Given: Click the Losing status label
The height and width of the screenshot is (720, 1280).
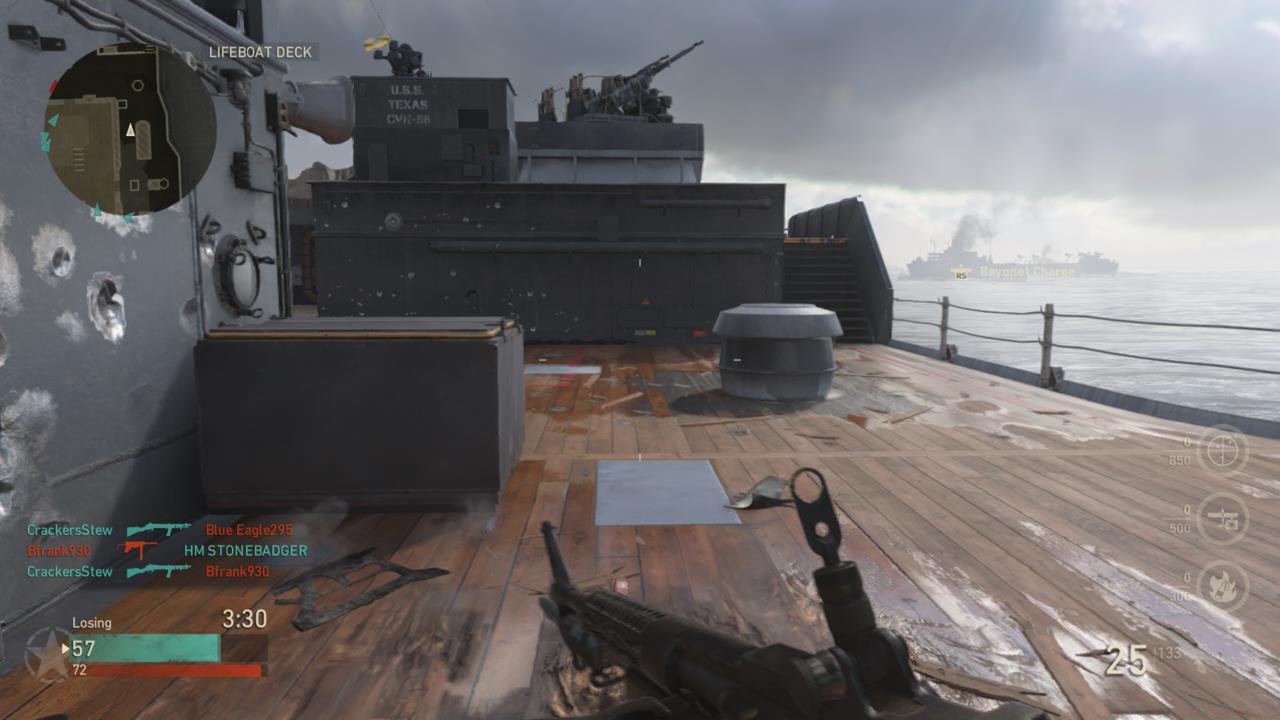Looking at the screenshot, I should tap(92, 621).
